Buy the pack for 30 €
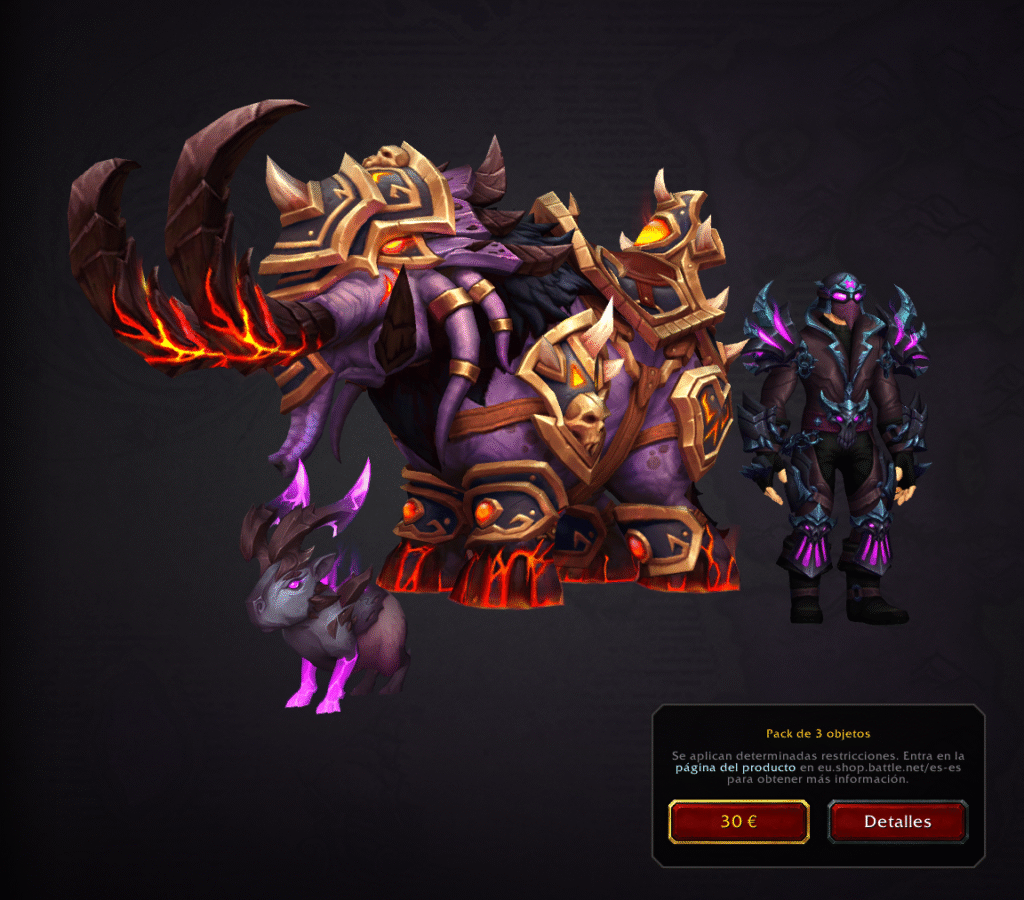This screenshot has height=900, width=1024. click(738, 822)
